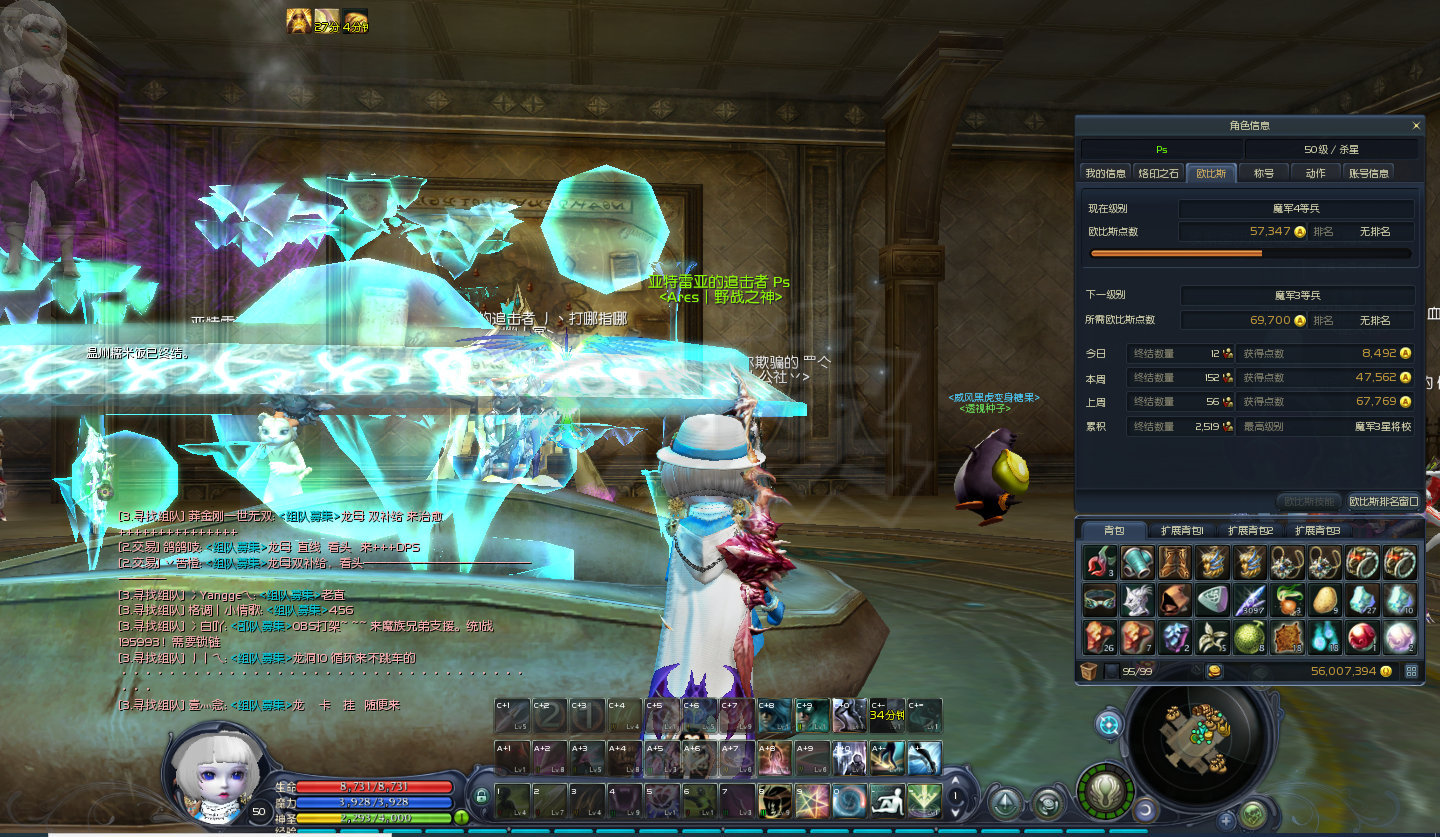The image size is (1440, 837).
Task: Switch to the 我的信息 tab
Action: click(1106, 173)
